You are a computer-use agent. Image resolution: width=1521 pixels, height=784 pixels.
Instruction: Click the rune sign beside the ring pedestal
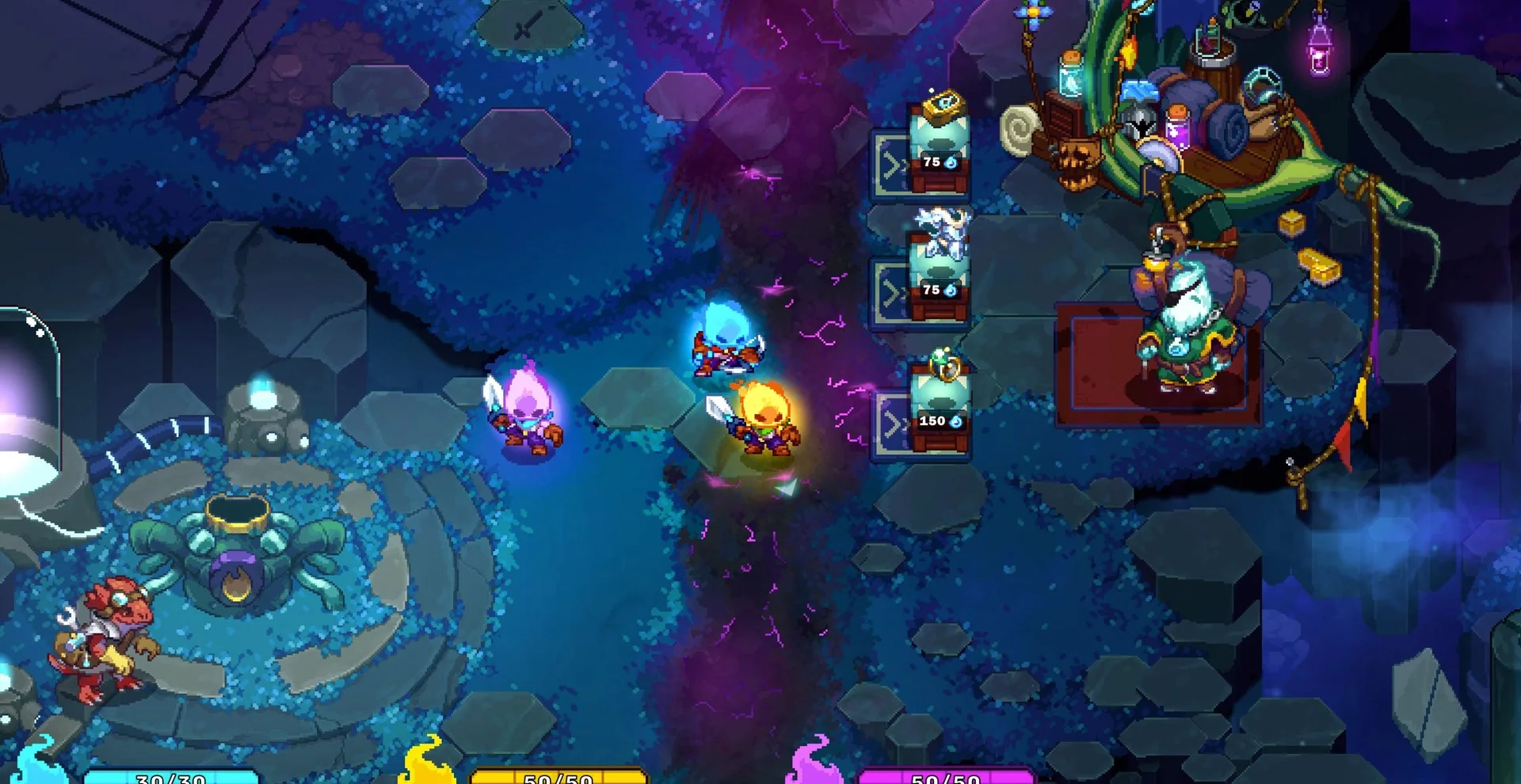893,424
